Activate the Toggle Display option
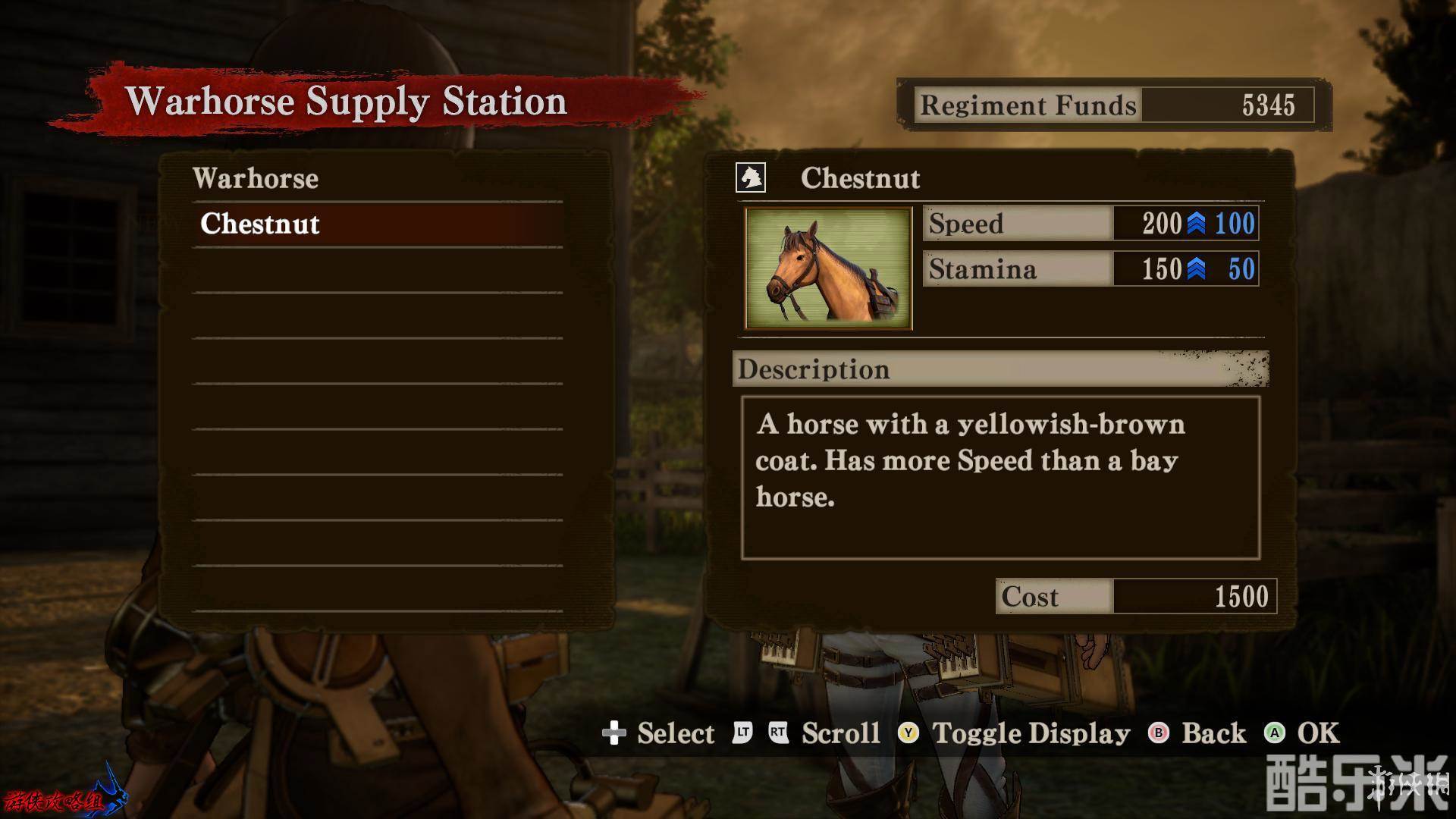The image size is (1456, 819). [1015, 733]
